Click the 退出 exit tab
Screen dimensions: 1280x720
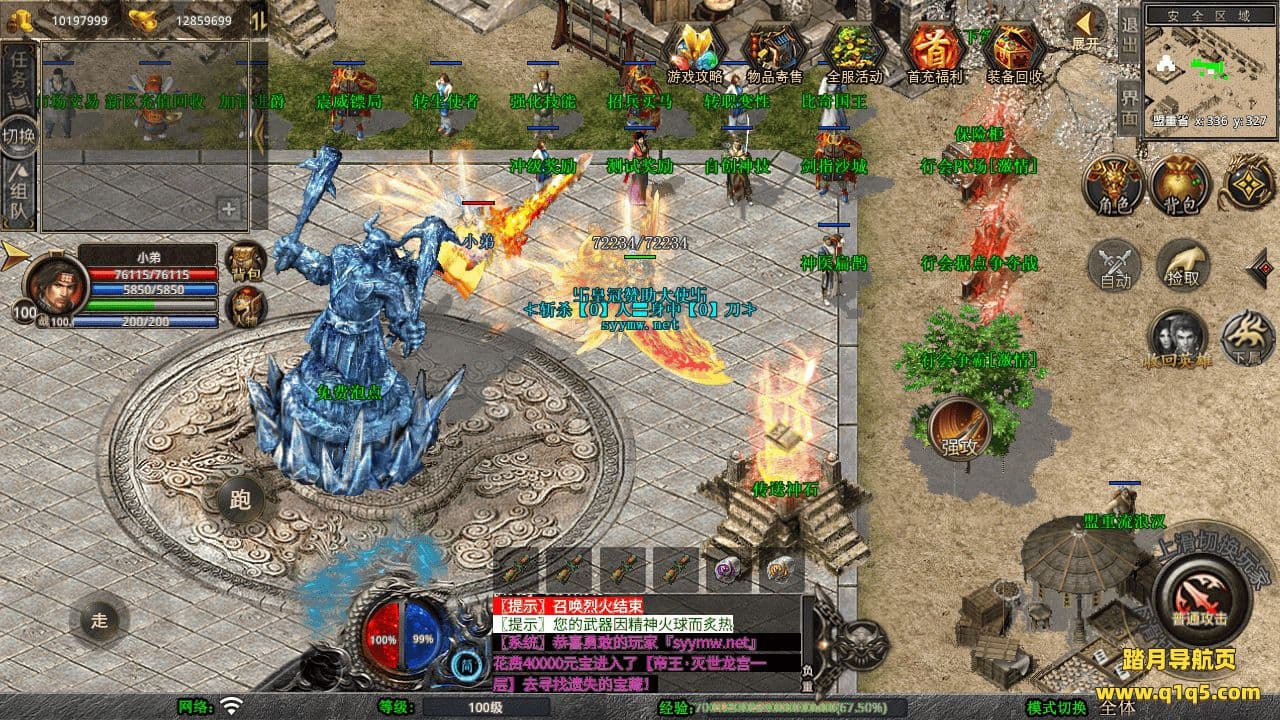1128,35
